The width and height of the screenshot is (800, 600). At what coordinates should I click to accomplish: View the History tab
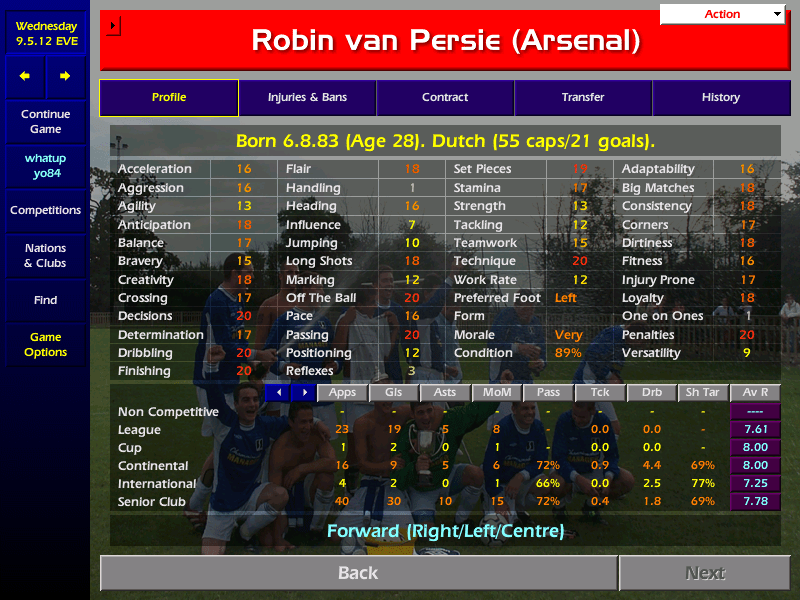(720, 98)
